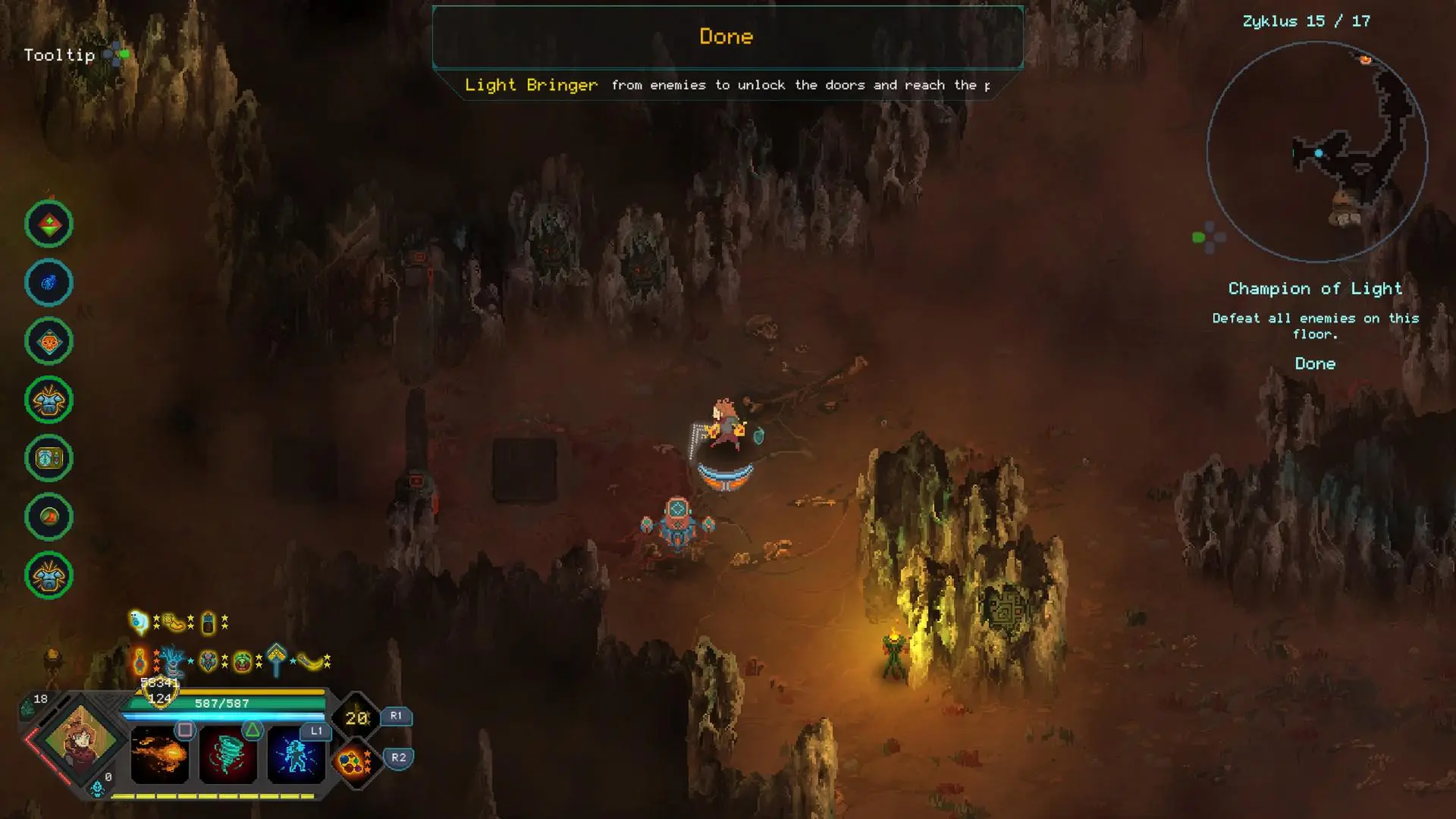Select the green-red mask relic icon
This screenshot has height=819, width=1456.
pos(242,662)
